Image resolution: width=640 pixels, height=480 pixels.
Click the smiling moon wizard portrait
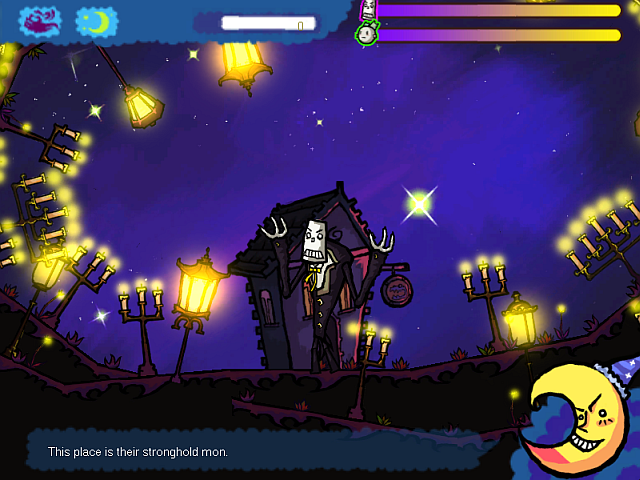click(578, 418)
